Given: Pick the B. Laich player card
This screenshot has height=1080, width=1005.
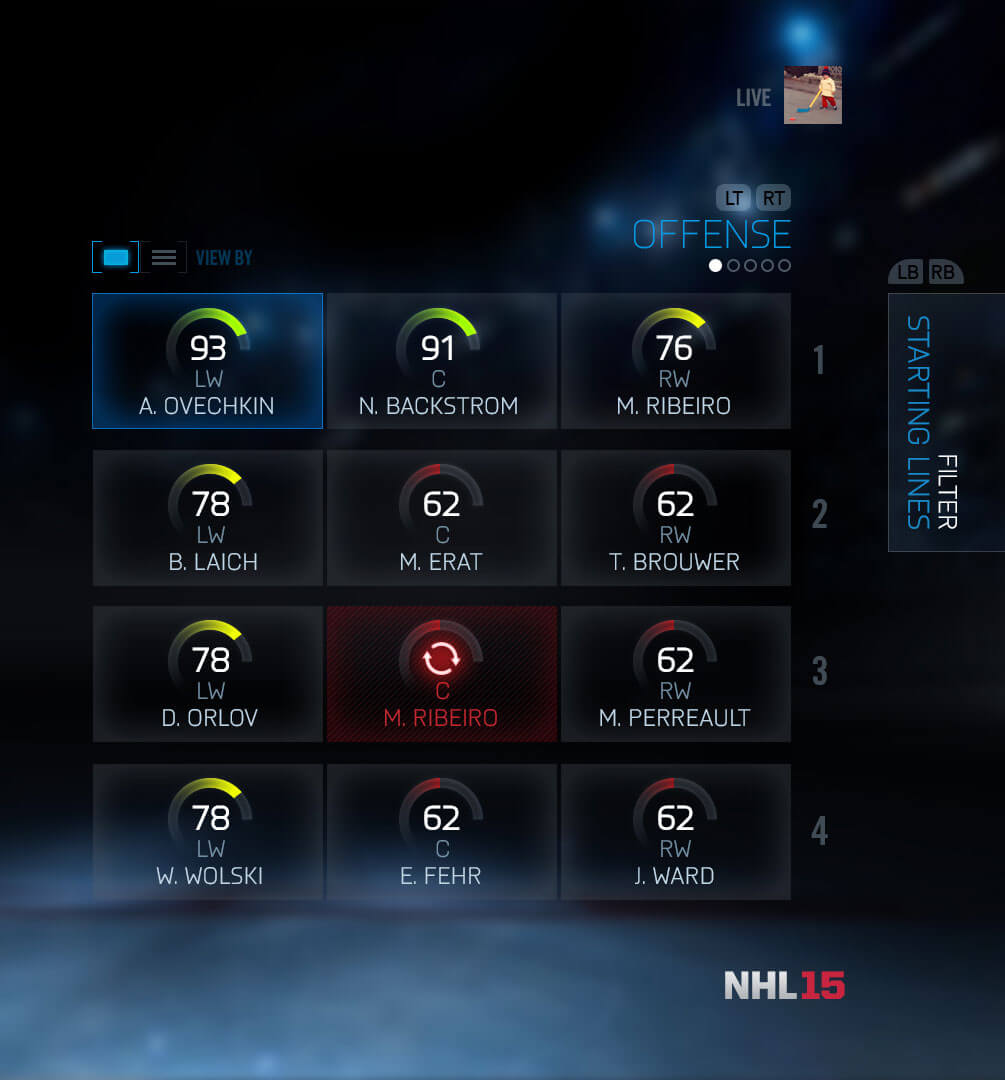Looking at the screenshot, I should (207, 517).
